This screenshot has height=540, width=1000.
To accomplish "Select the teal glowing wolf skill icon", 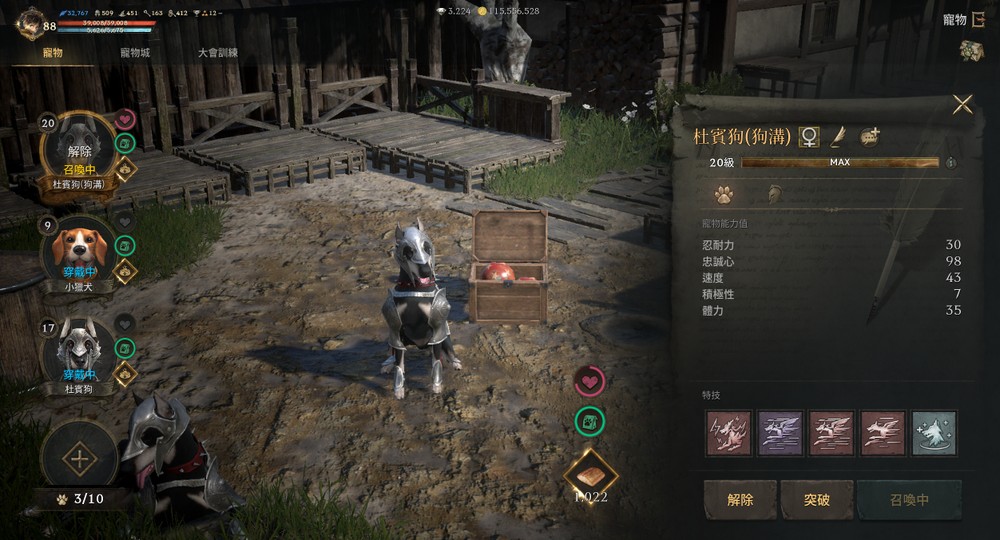I will tap(933, 433).
